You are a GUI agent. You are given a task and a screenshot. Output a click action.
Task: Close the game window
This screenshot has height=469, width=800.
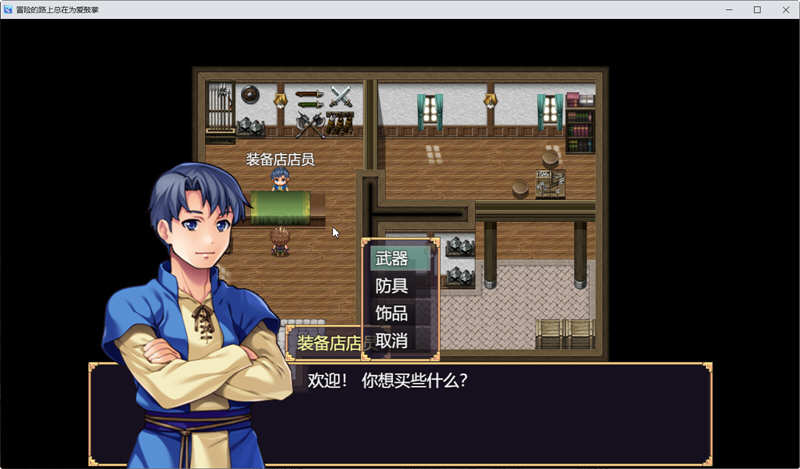coord(782,9)
